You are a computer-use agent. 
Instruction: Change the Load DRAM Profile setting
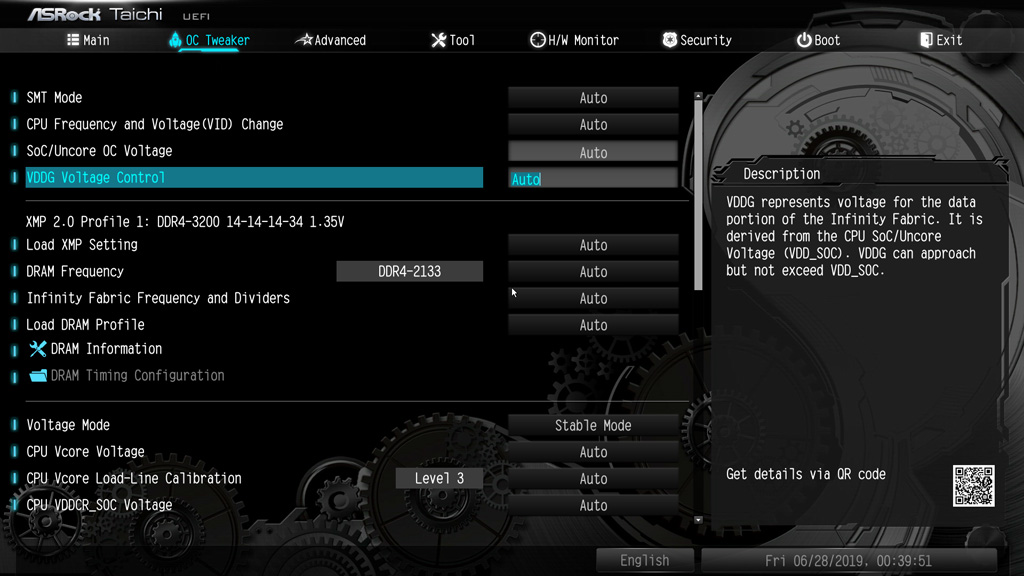click(593, 325)
